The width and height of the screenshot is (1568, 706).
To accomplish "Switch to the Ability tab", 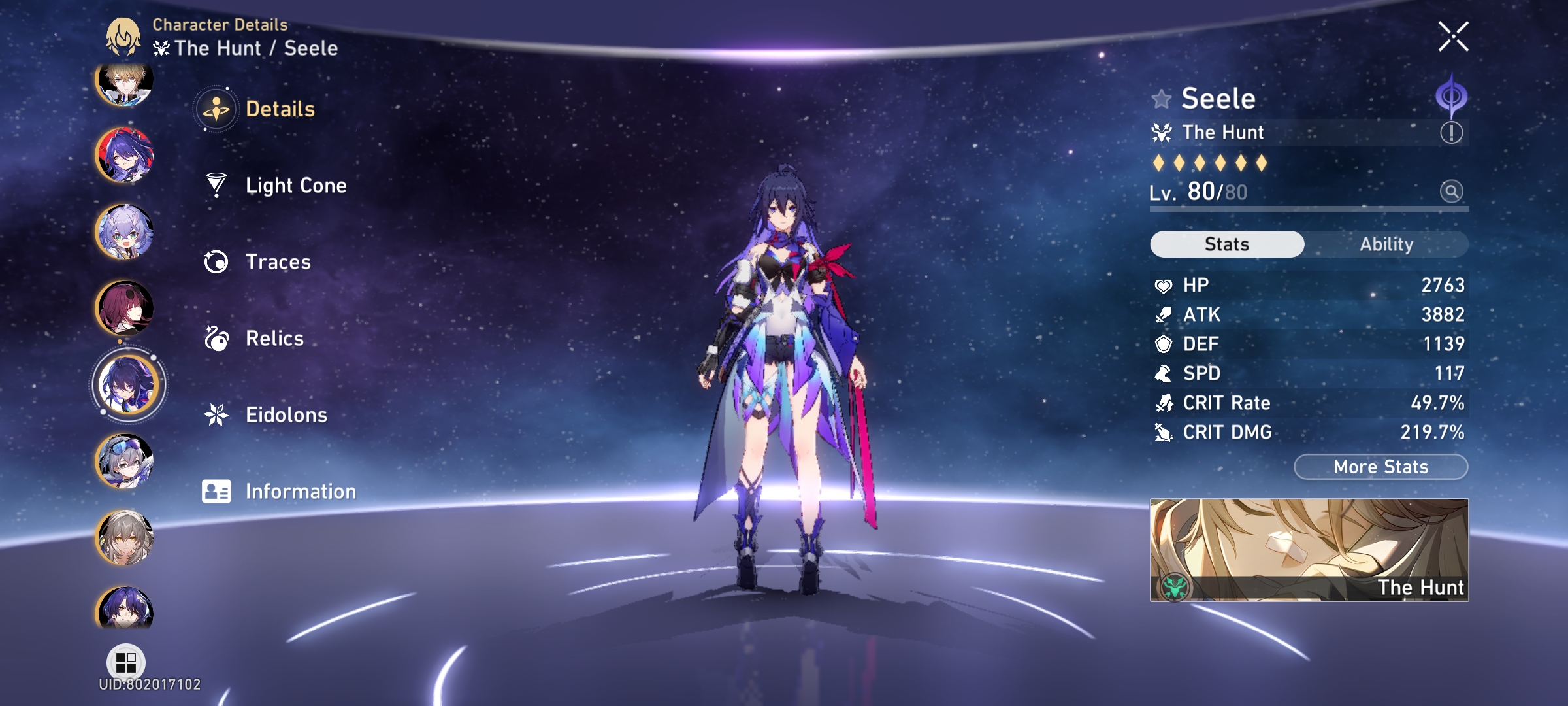I will pyautogui.click(x=1388, y=244).
